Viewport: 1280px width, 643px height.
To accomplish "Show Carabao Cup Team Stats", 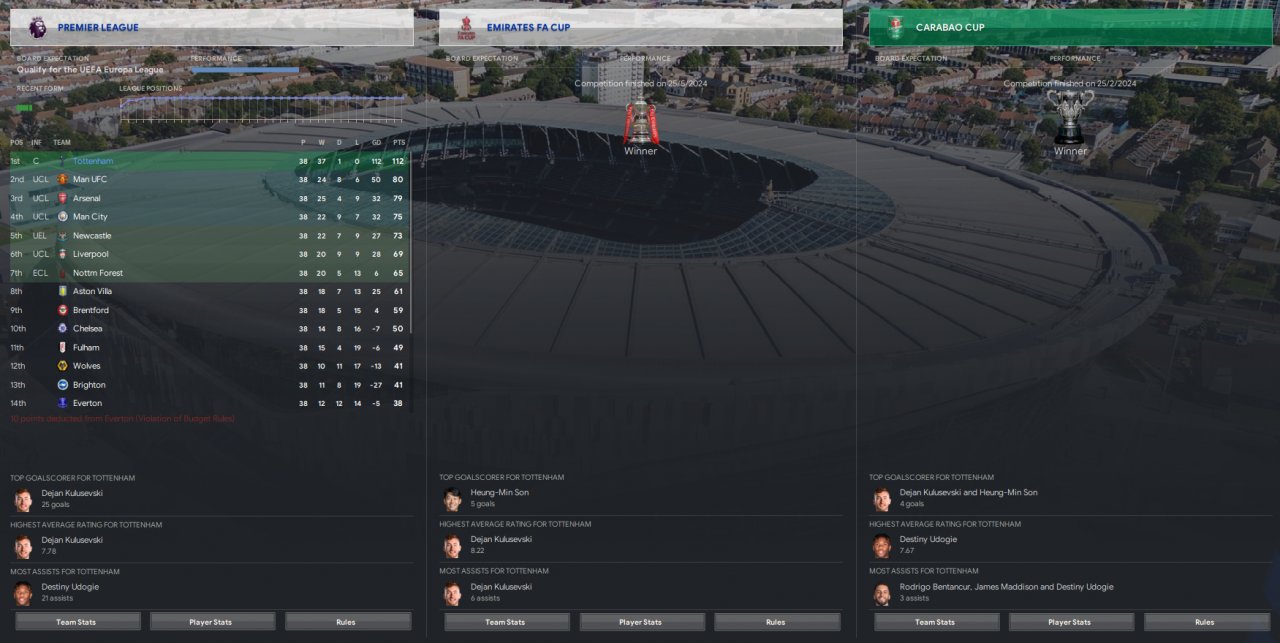I will 936,622.
